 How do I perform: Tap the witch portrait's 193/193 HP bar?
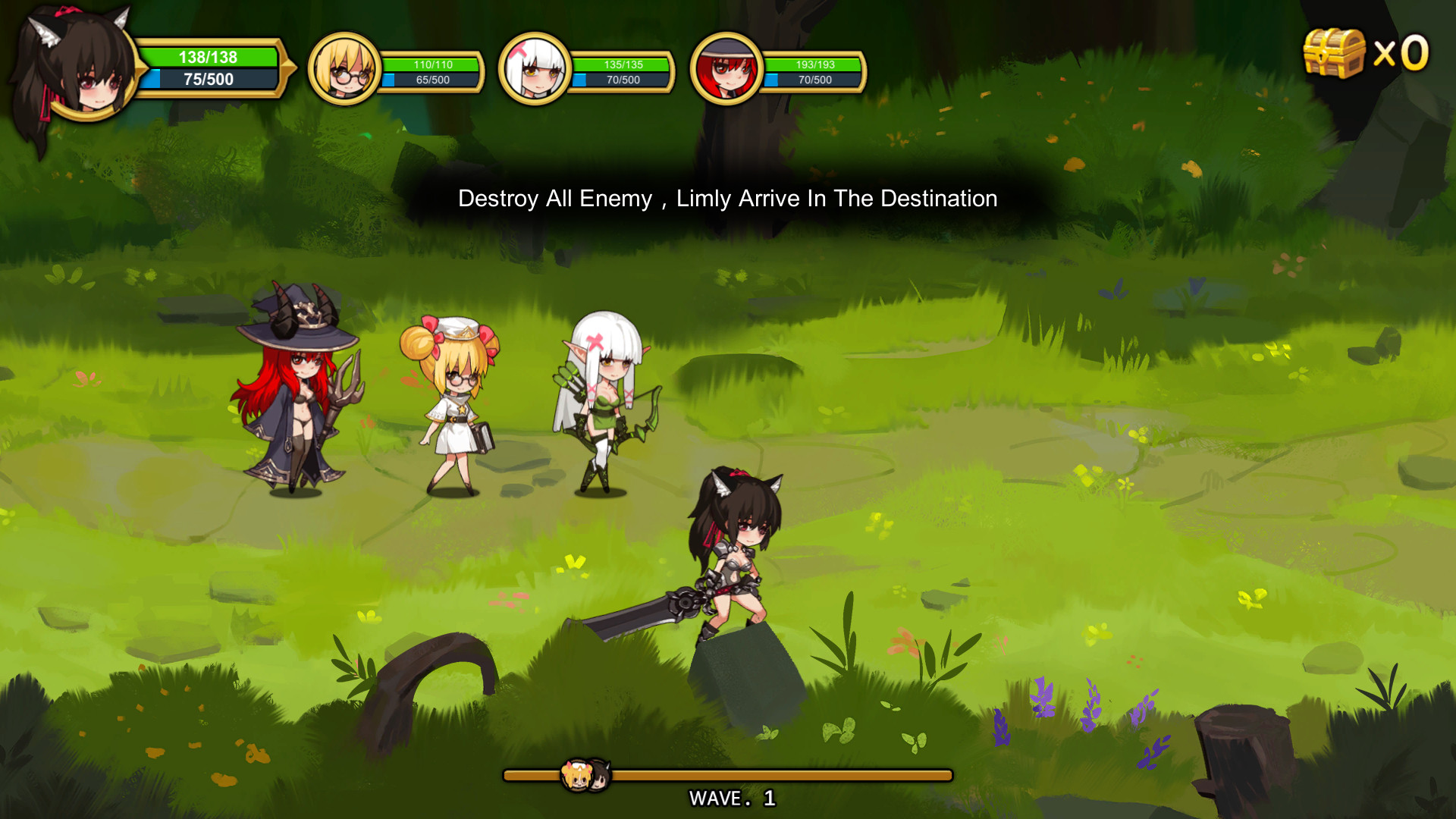[815, 64]
